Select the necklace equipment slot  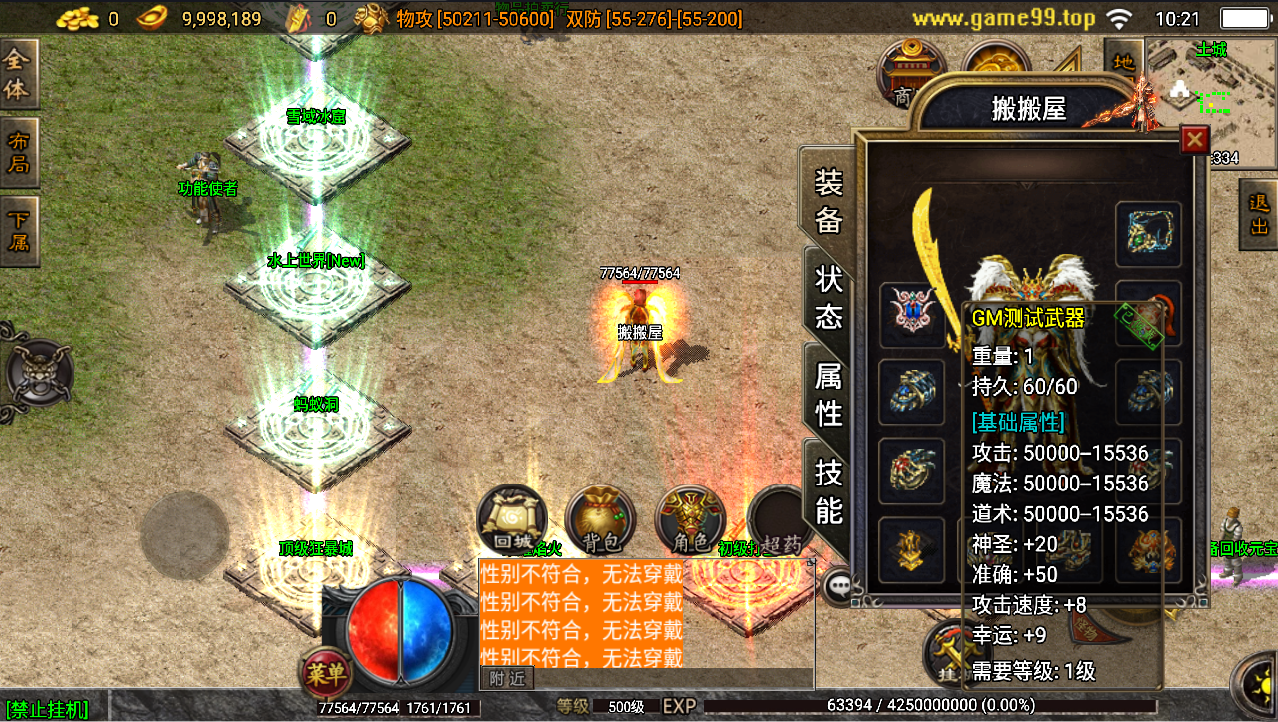1148,233
